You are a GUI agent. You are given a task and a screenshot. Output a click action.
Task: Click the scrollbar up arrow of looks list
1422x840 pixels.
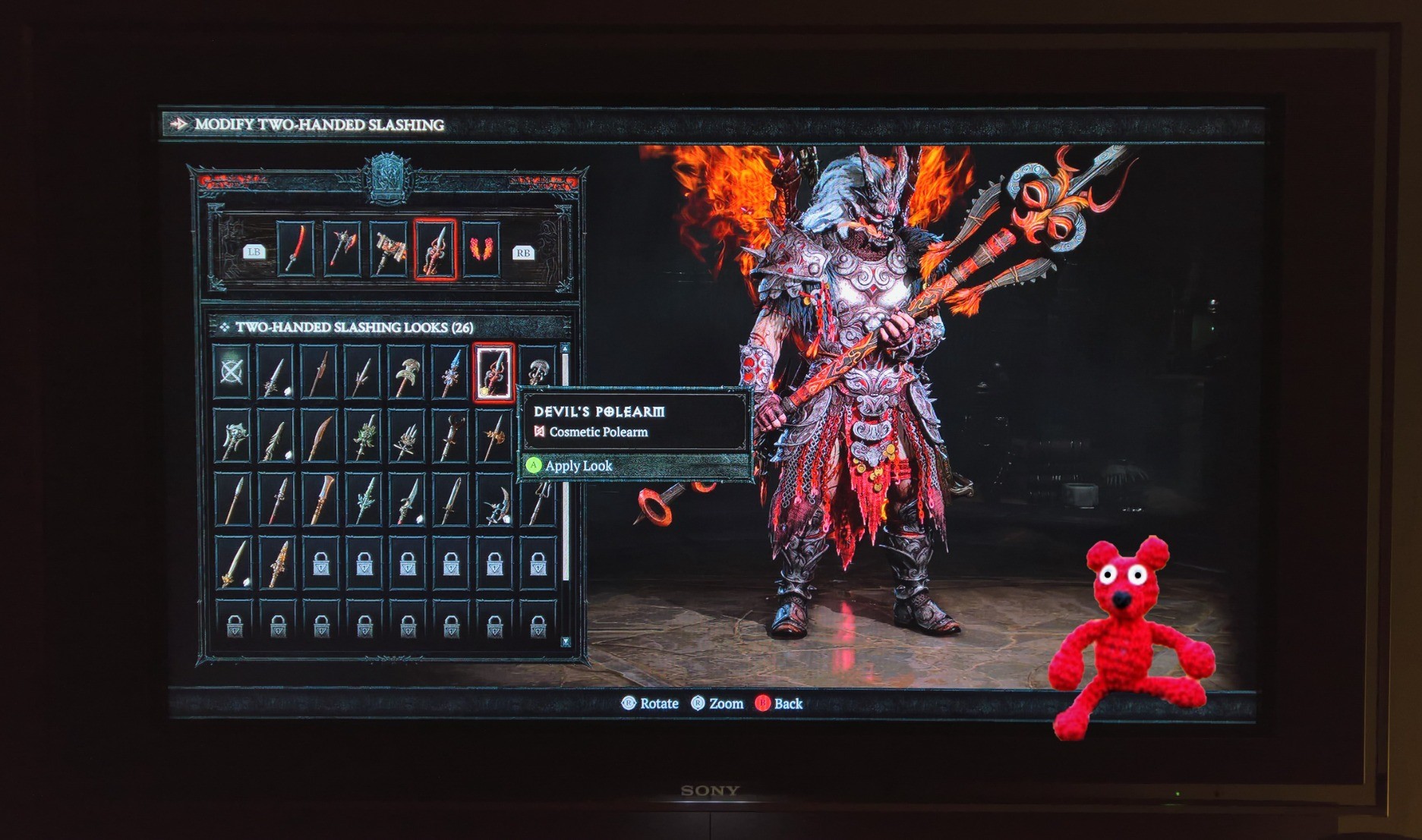click(565, 348)
